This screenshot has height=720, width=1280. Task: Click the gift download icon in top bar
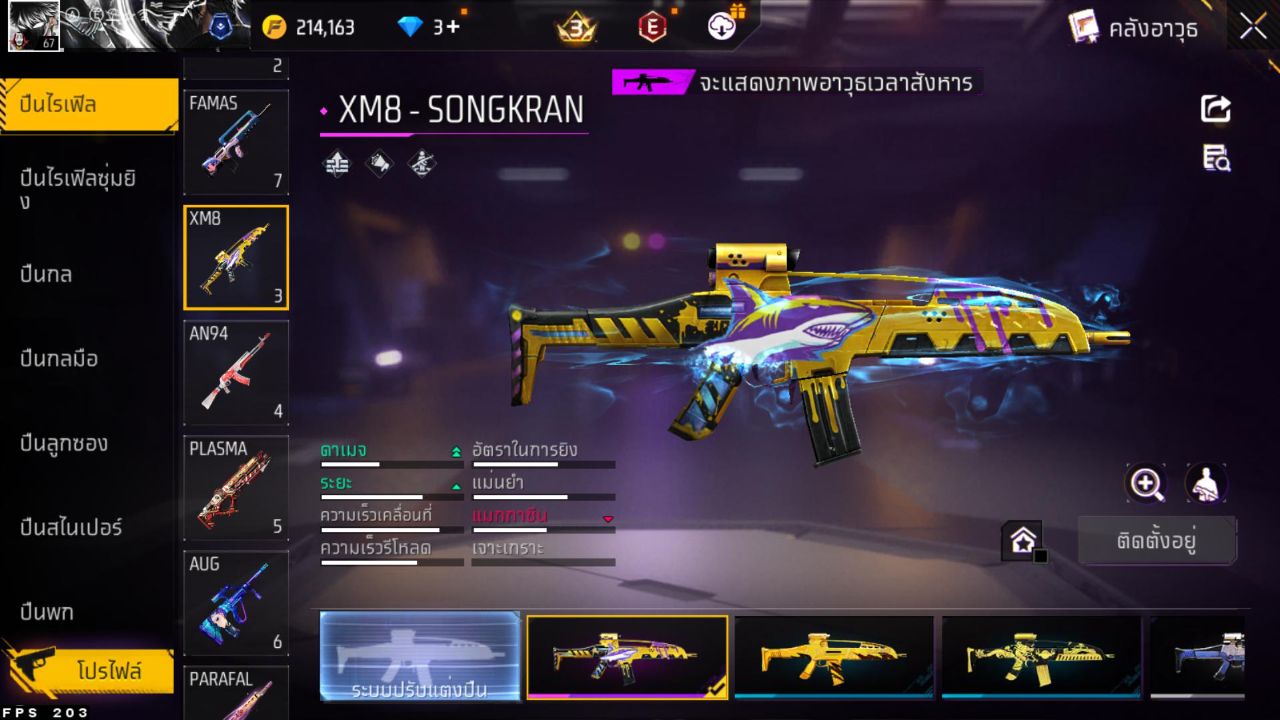click(x=722, y=27)
